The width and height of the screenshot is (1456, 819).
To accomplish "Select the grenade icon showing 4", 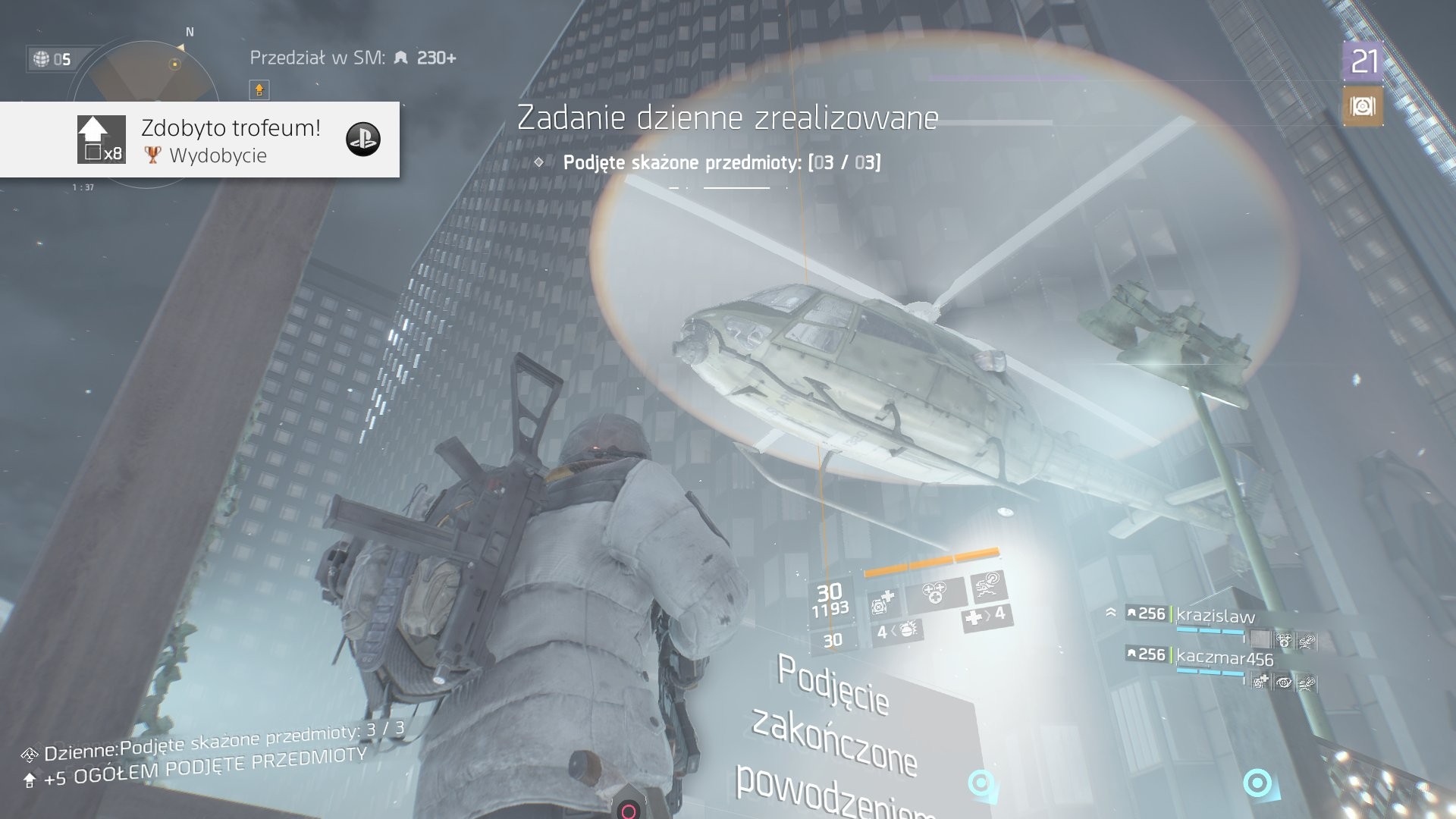I will [898, 631].
